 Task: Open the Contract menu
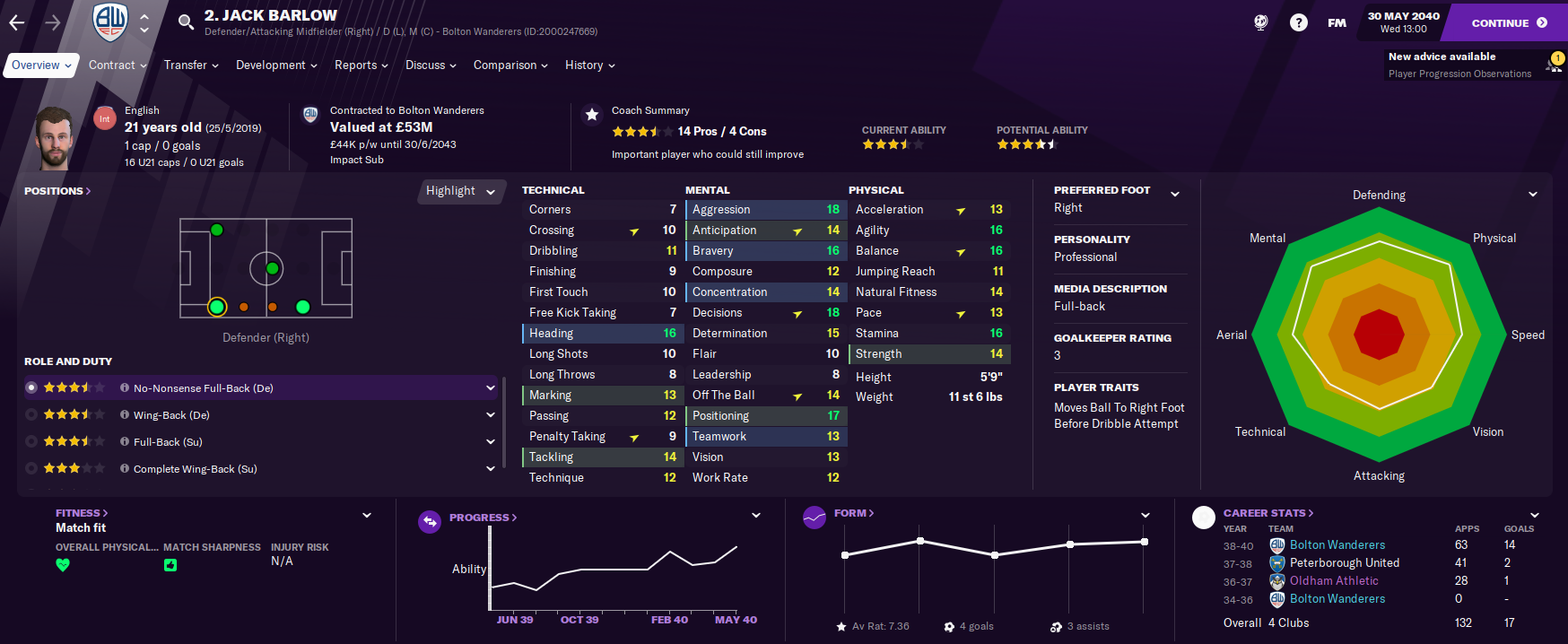(118, 65)
